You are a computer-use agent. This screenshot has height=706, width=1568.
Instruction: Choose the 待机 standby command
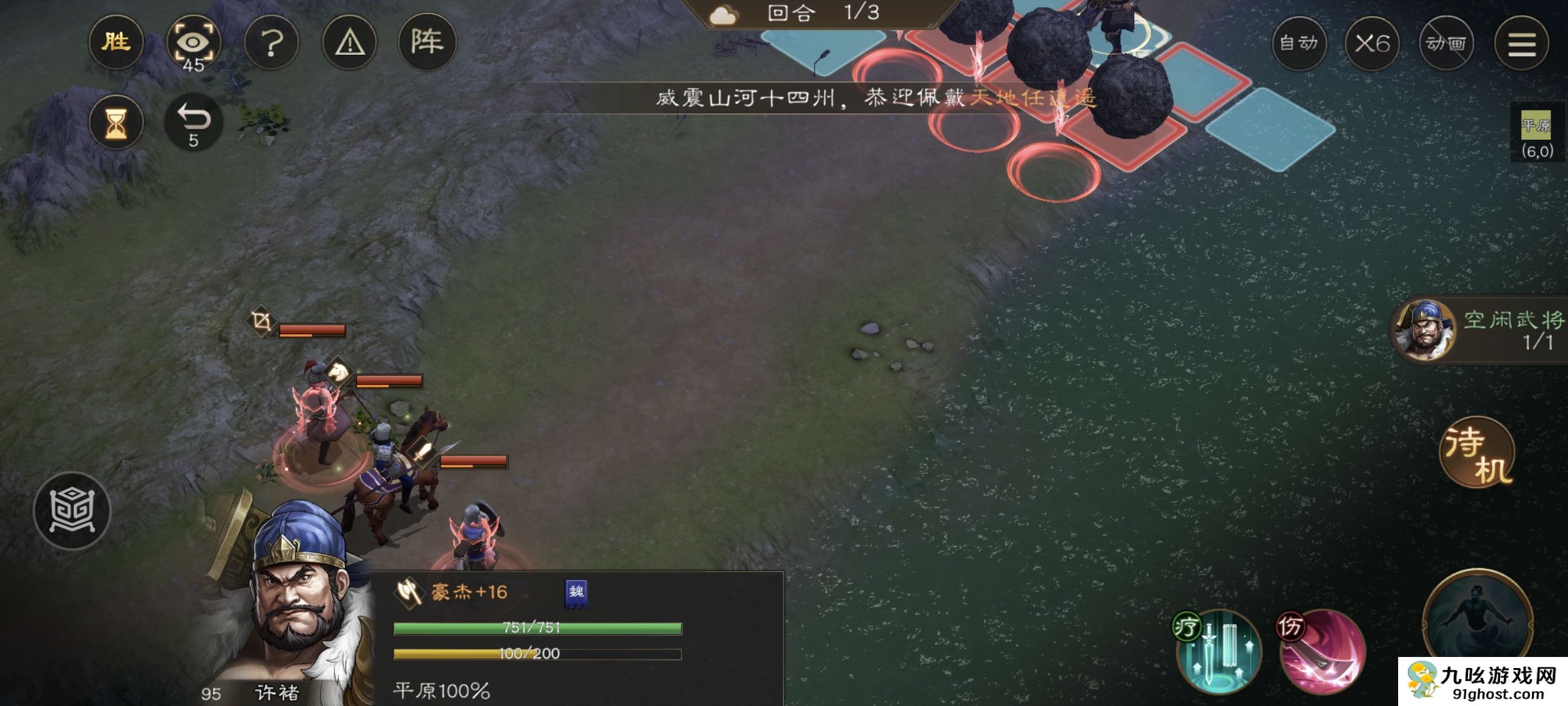1477,452
